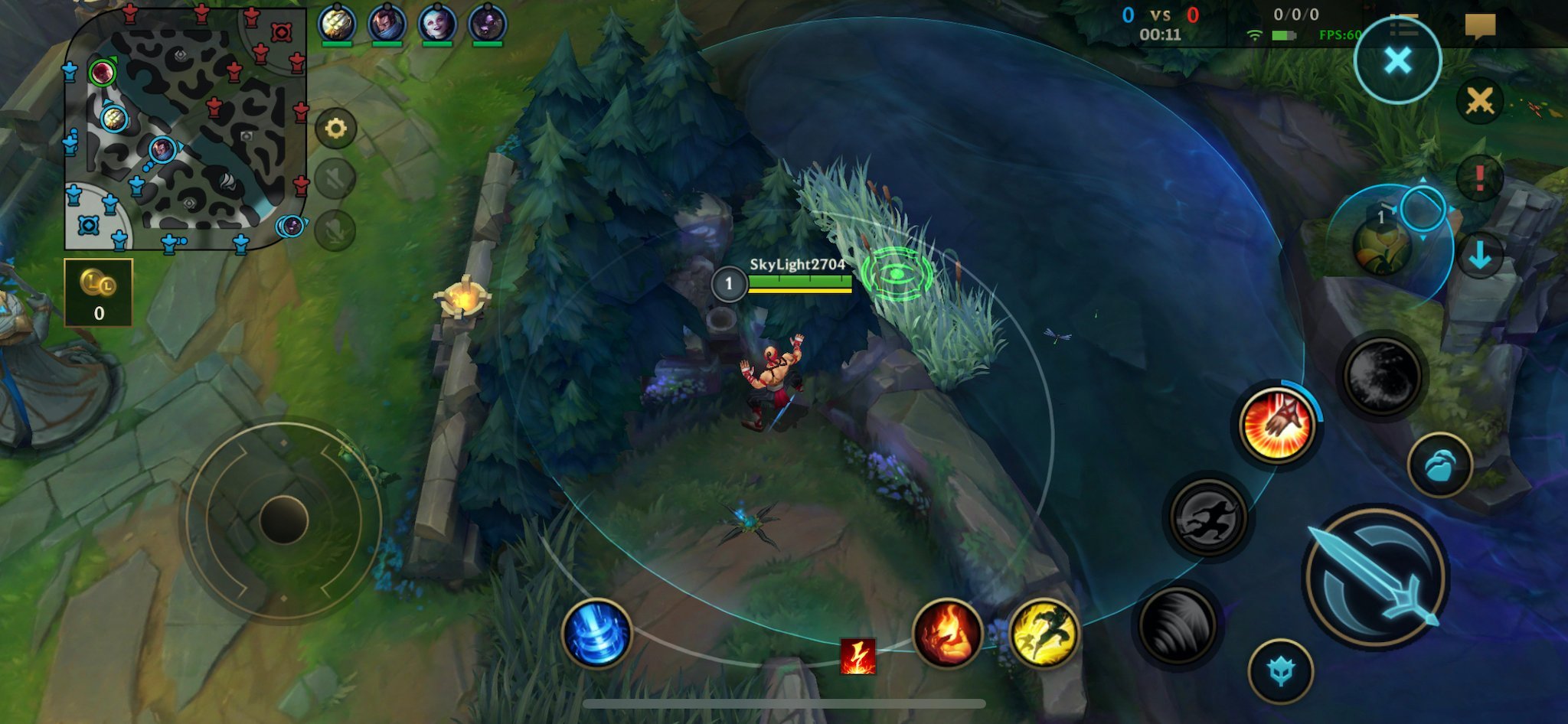The image size is (1568, 724).
Task: Tap the blue turret target button
Action: point(1281,671)
